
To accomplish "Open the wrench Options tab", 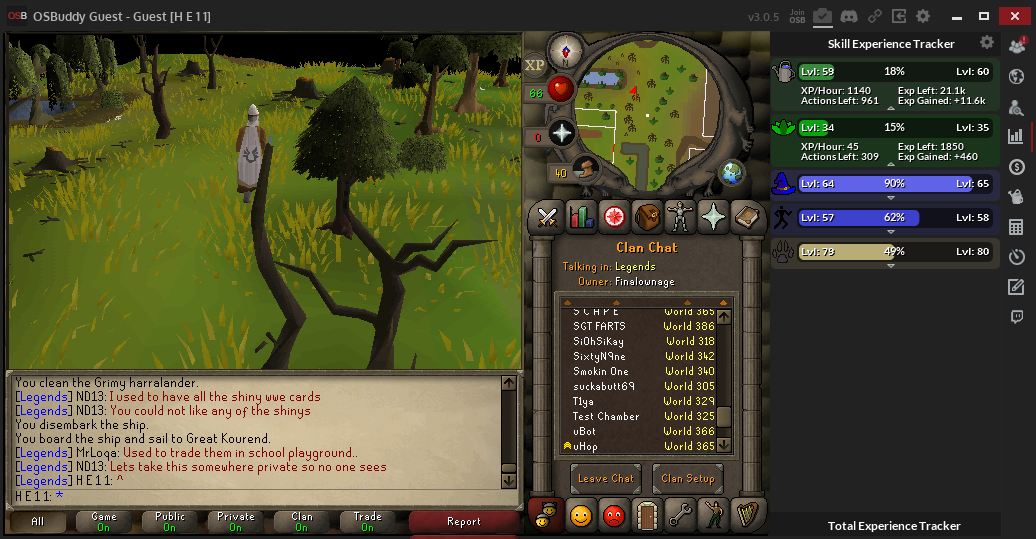I will (681, 515).
